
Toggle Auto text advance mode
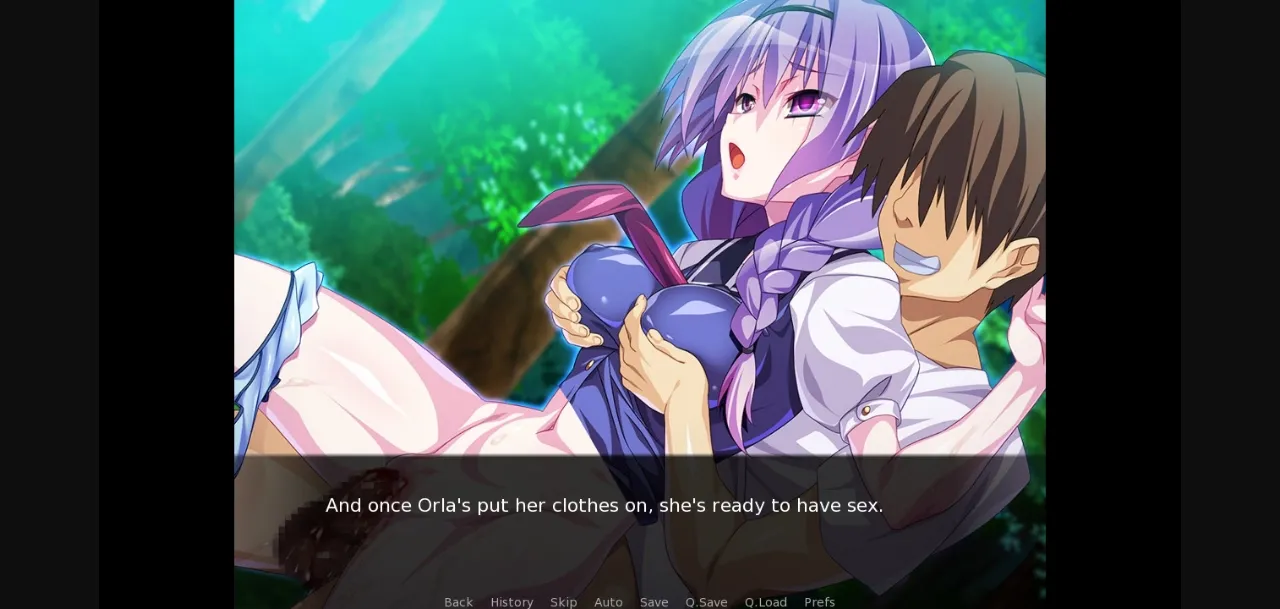[x=608, y=602]
